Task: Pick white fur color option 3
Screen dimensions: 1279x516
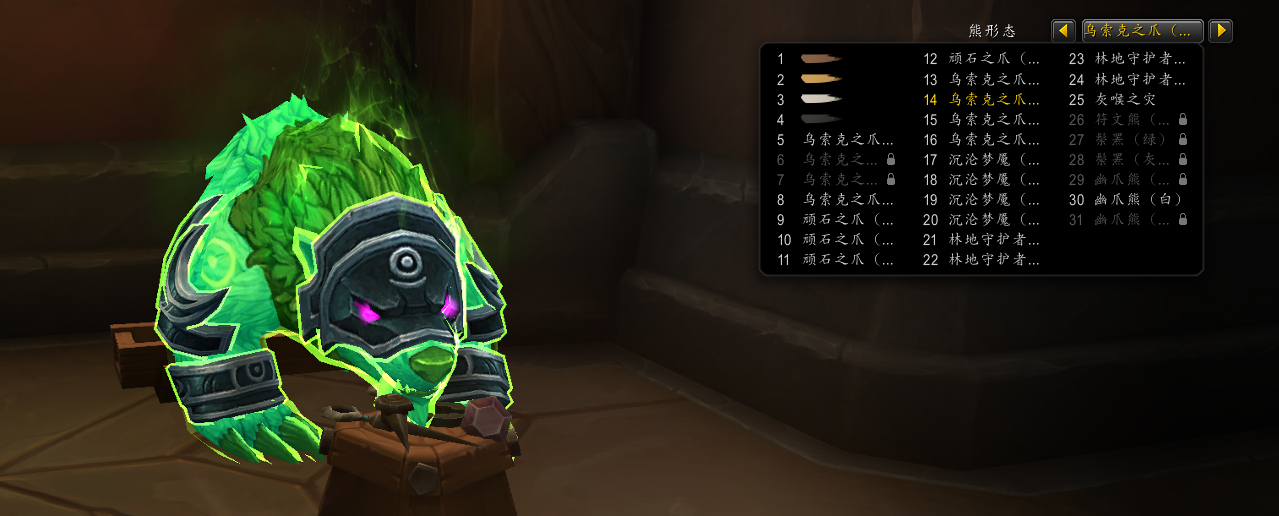Action: (x=821, y=99)
